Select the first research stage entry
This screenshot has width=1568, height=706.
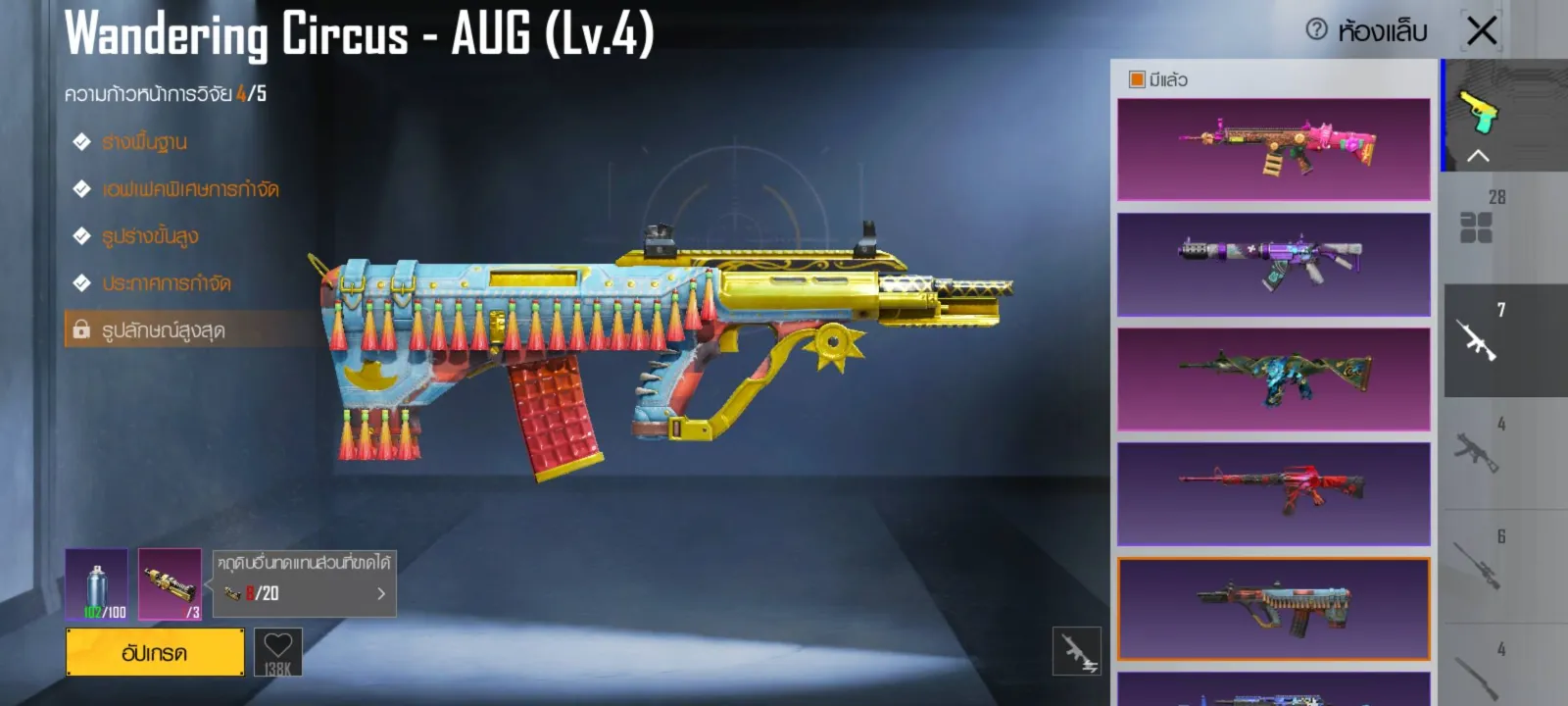point(144,142)
